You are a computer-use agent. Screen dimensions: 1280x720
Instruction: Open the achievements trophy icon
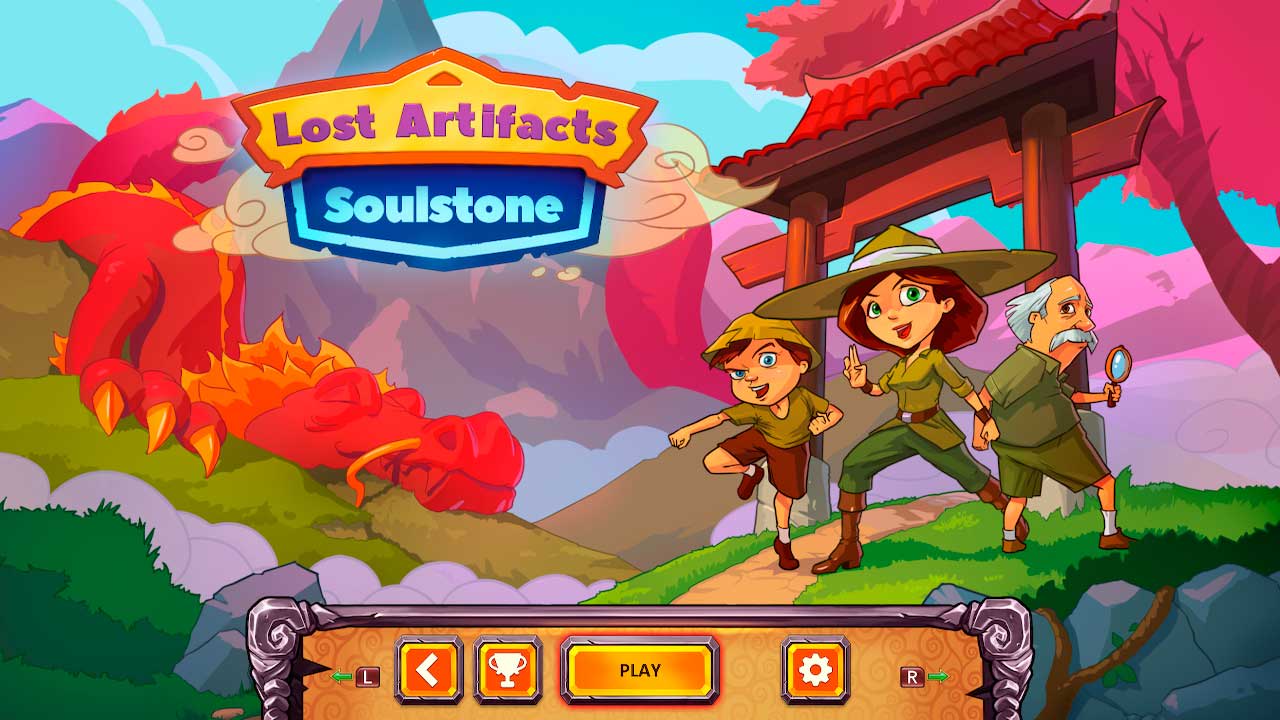tap(508, 671)
